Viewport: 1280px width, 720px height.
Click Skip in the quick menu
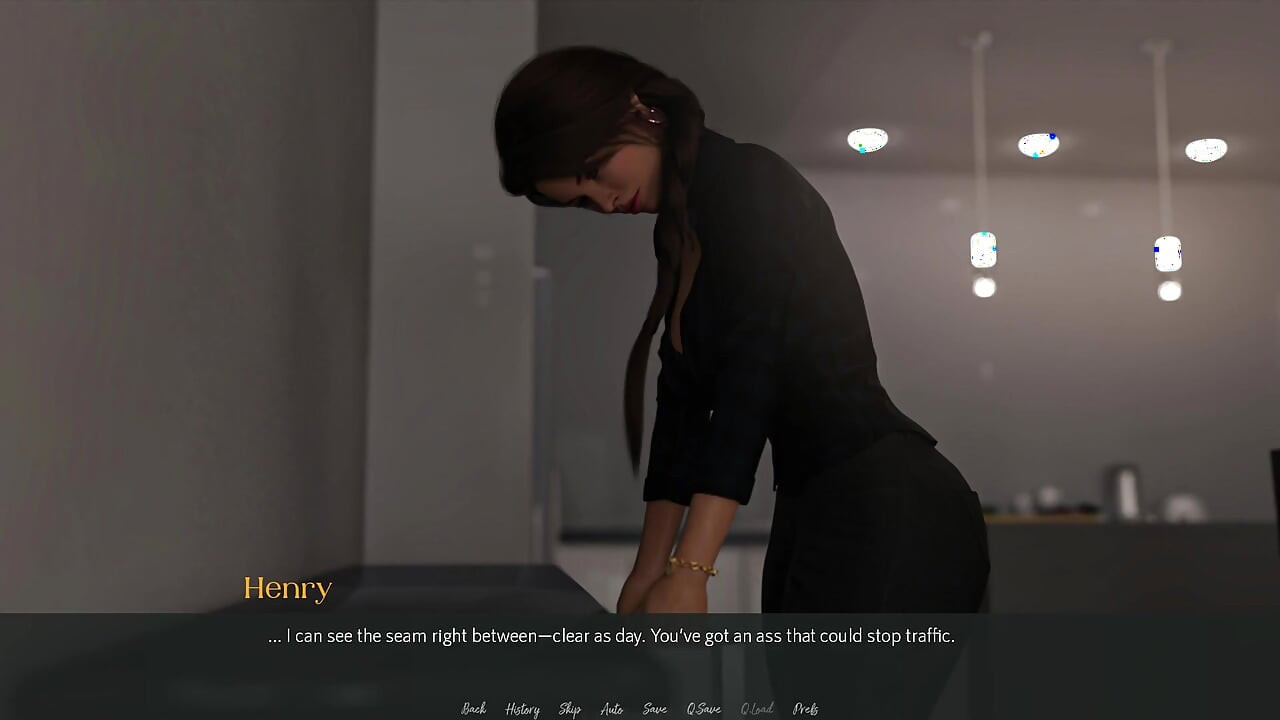coord(569,708)
